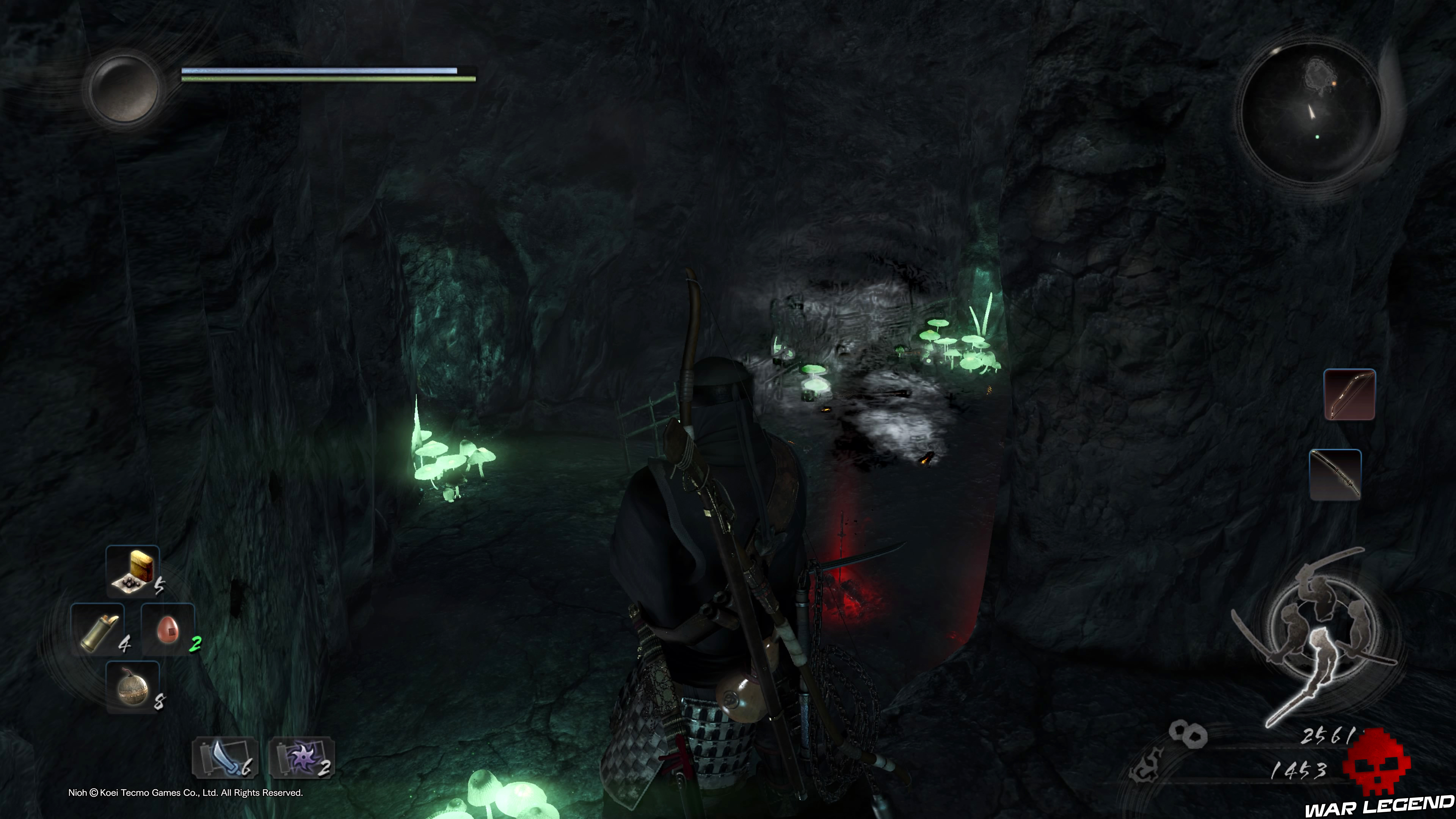Click the War Legend red skull logo
The width and height of the screenshot is (1456, 819).
(1377, 763)
